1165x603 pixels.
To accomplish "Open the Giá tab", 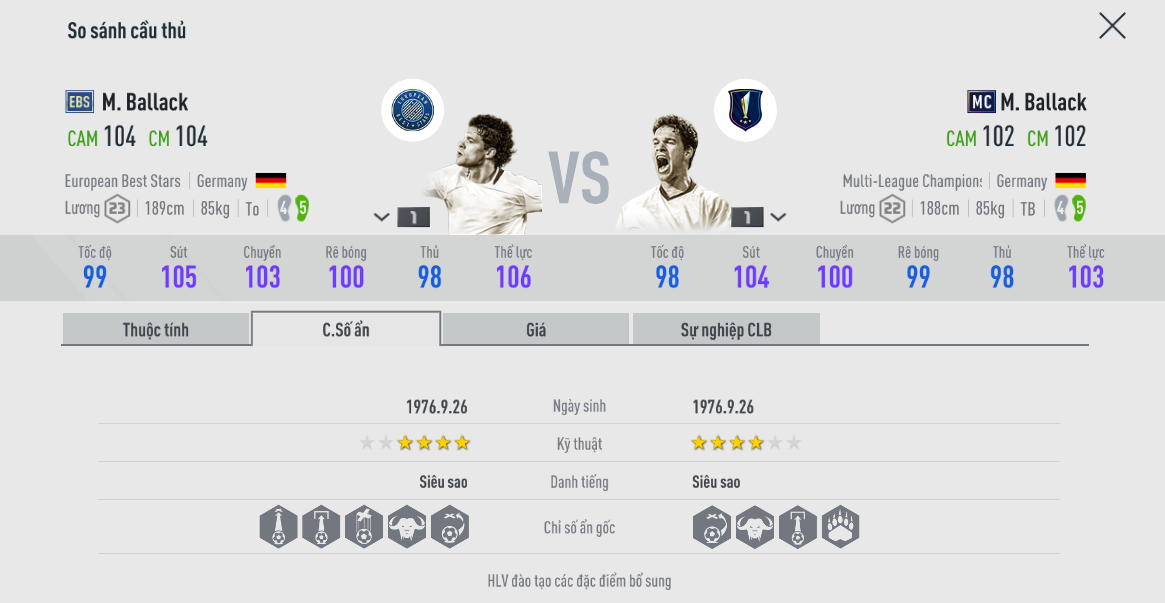I will pyautogui.click(x=536, y=329).
